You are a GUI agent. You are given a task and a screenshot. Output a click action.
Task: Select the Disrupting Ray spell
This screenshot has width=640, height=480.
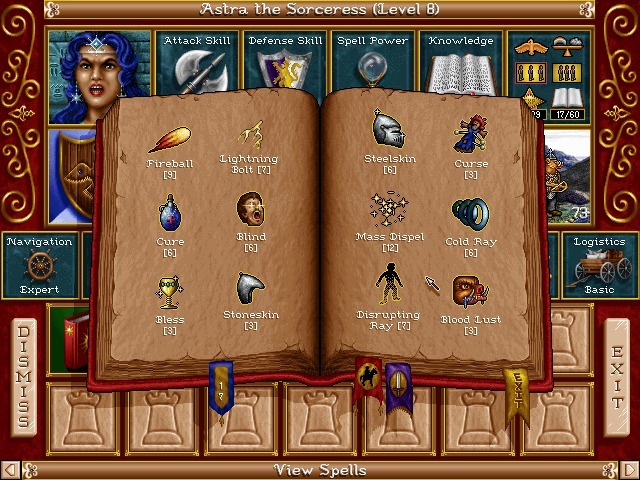pyautogui.click(x=389, y=288)
